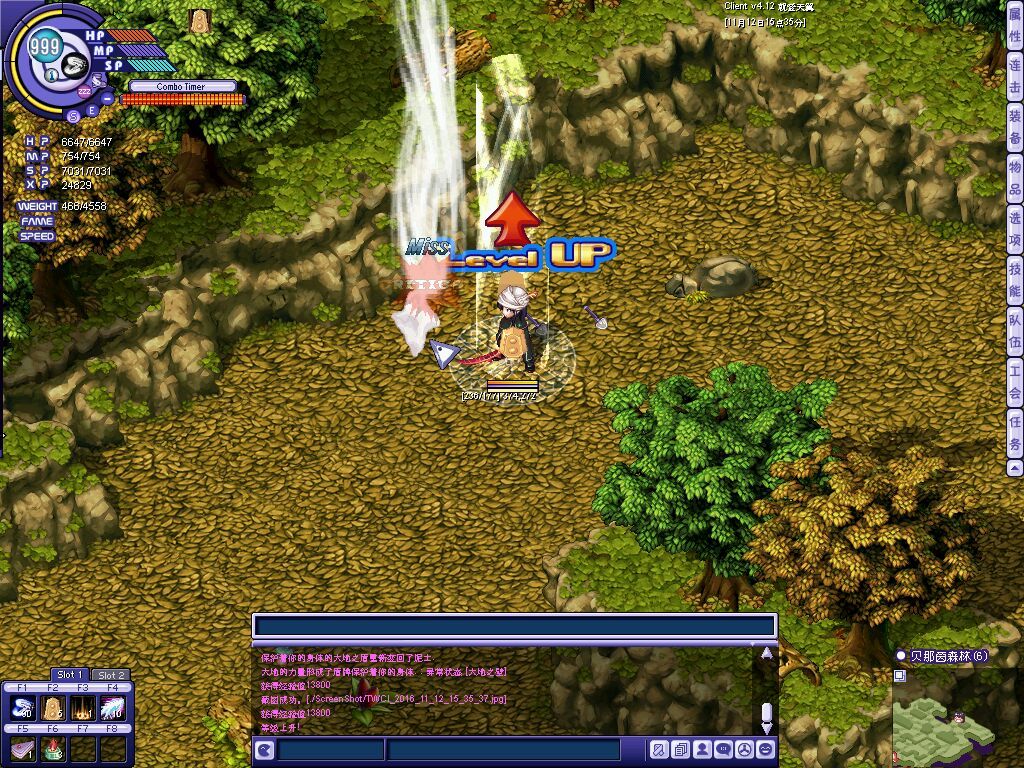Activate the F4 white feather slash skill

click(113, 709)
